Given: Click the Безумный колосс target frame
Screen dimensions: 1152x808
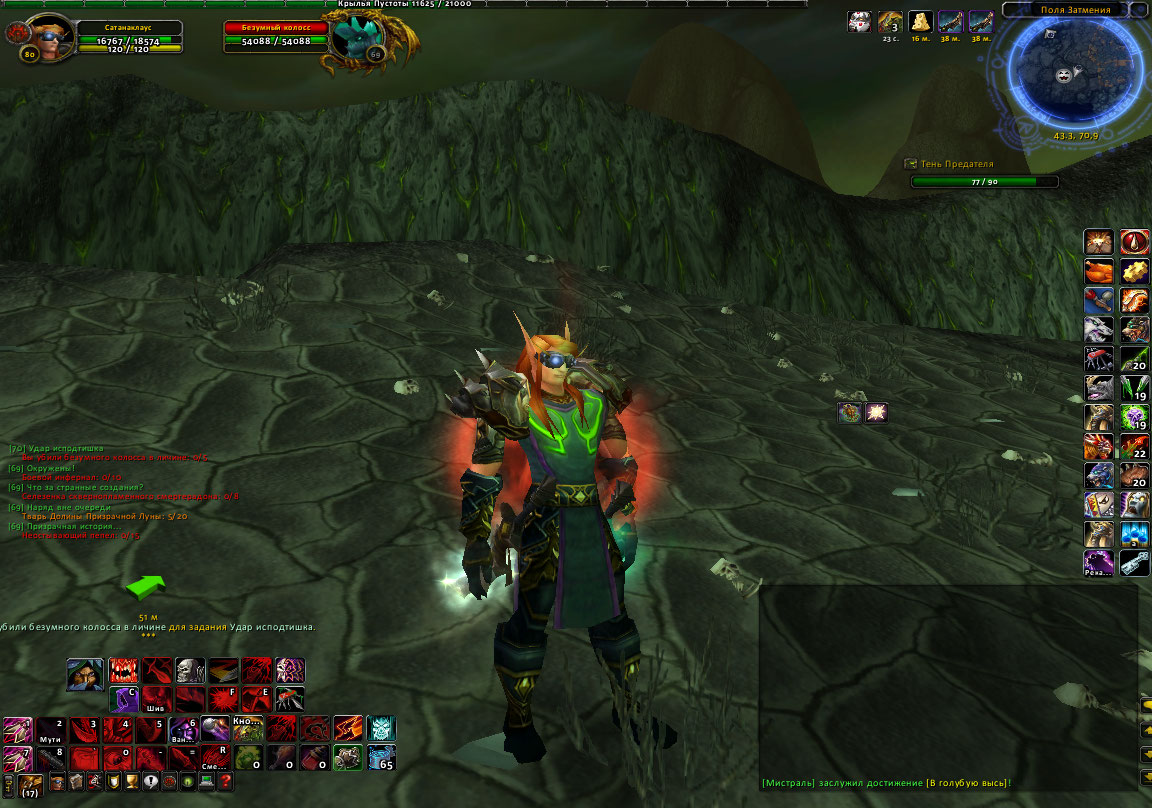Looking at the screenshot, I should click(x=277, y=34).
